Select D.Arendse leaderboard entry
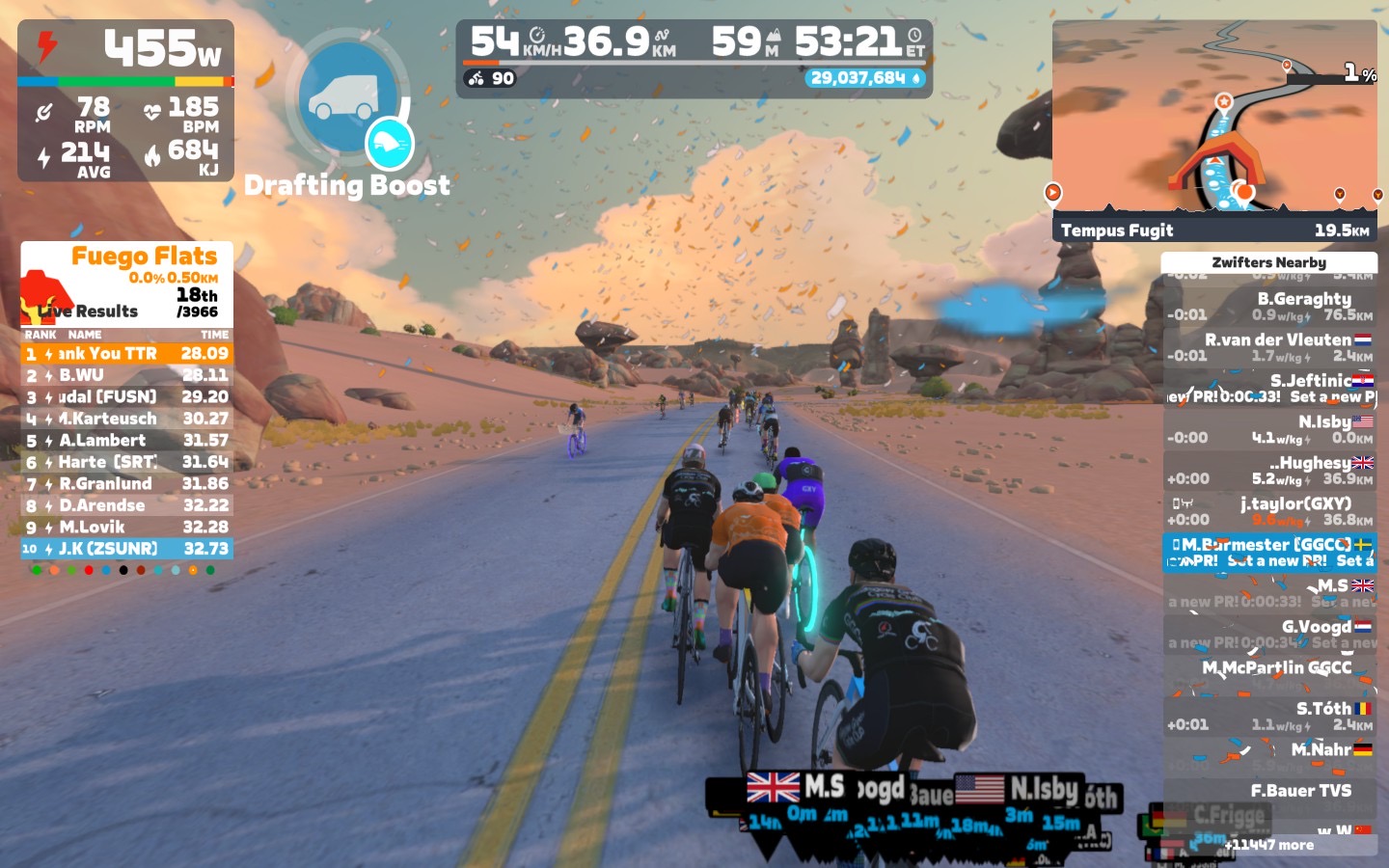Screen dimensions: 1389x868 click(126, 505)
